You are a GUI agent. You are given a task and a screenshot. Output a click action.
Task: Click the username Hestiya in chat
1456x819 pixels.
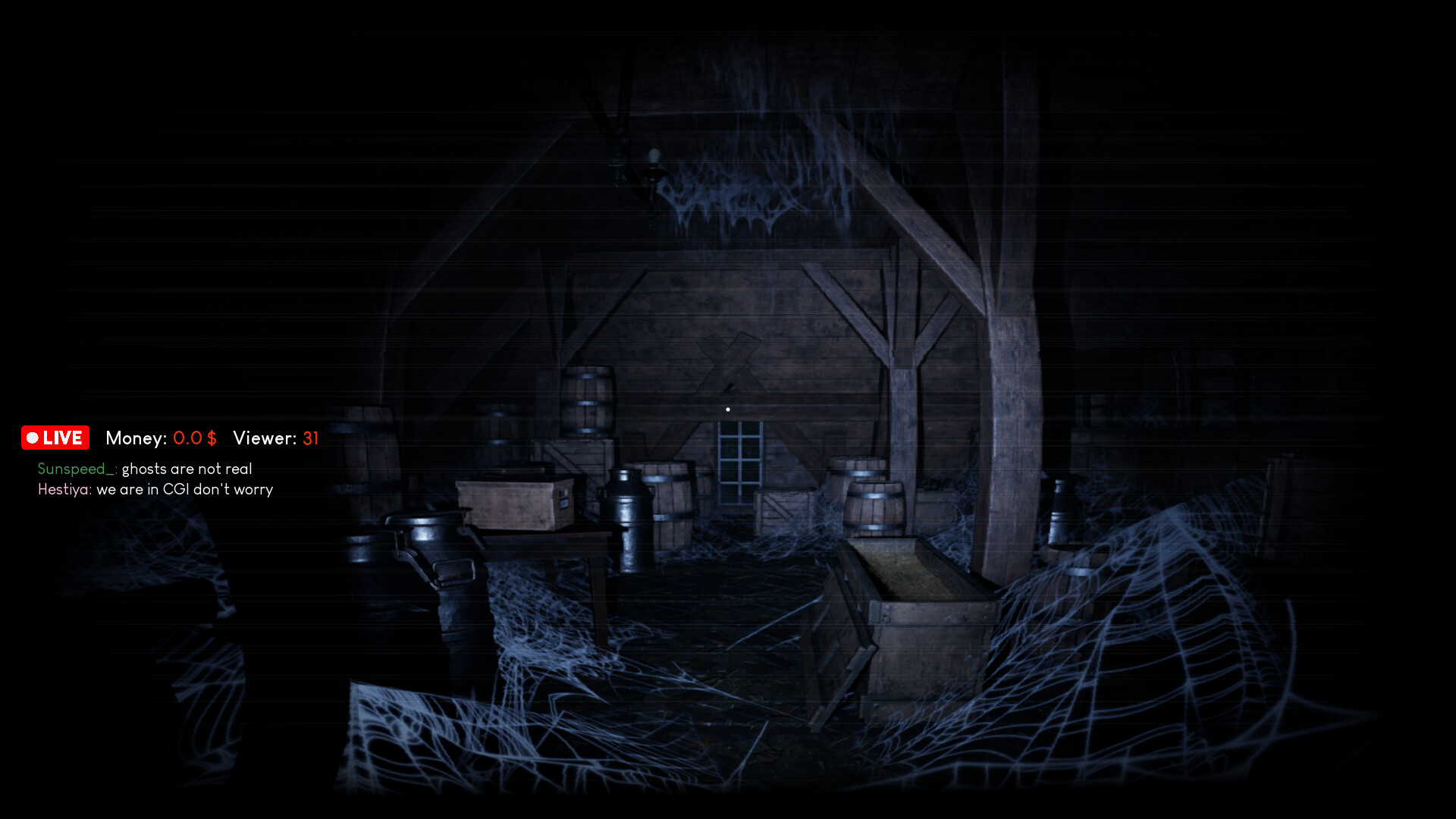pos(64,489)
